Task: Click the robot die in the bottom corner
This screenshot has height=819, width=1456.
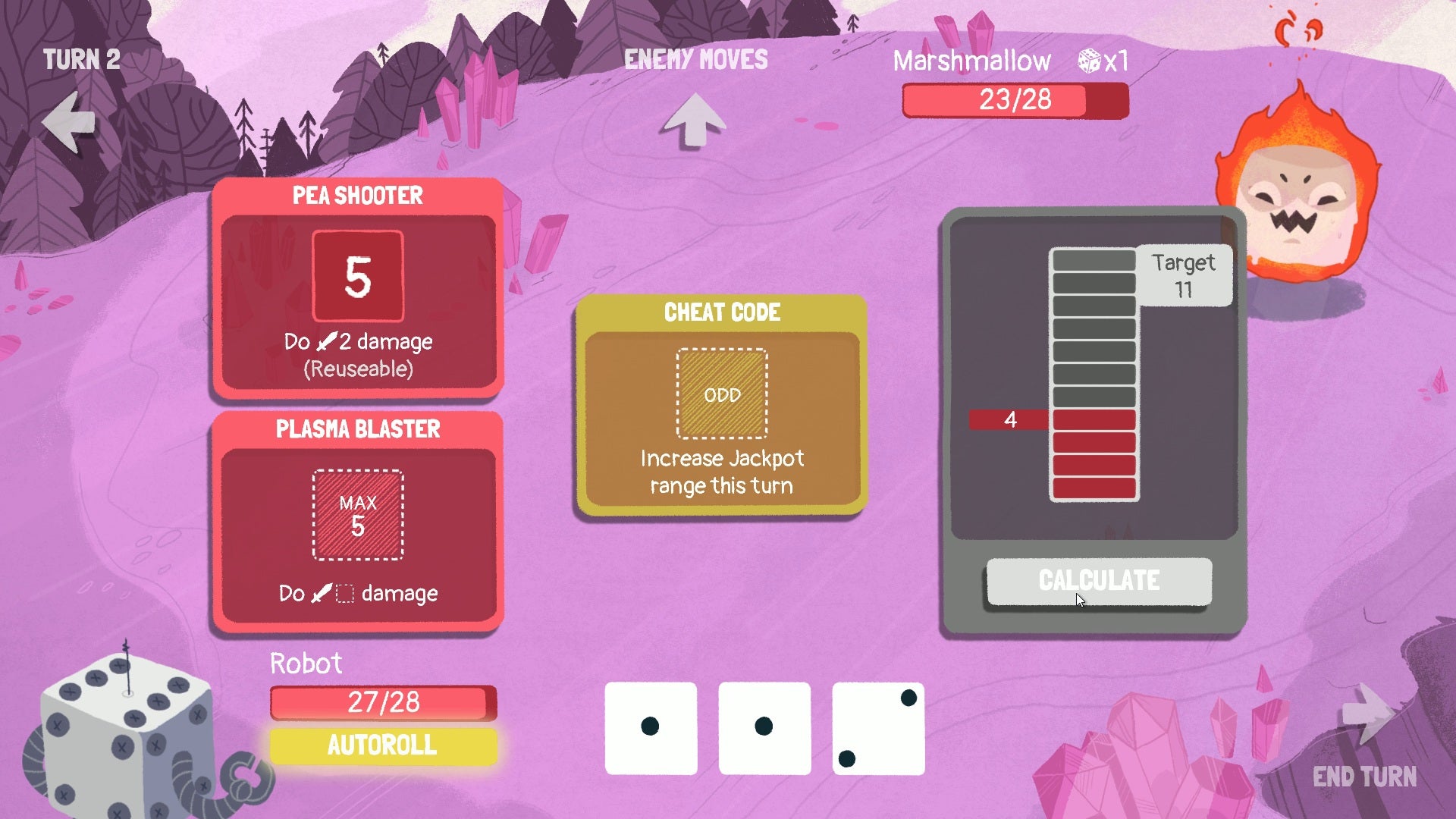Action: 125,728
